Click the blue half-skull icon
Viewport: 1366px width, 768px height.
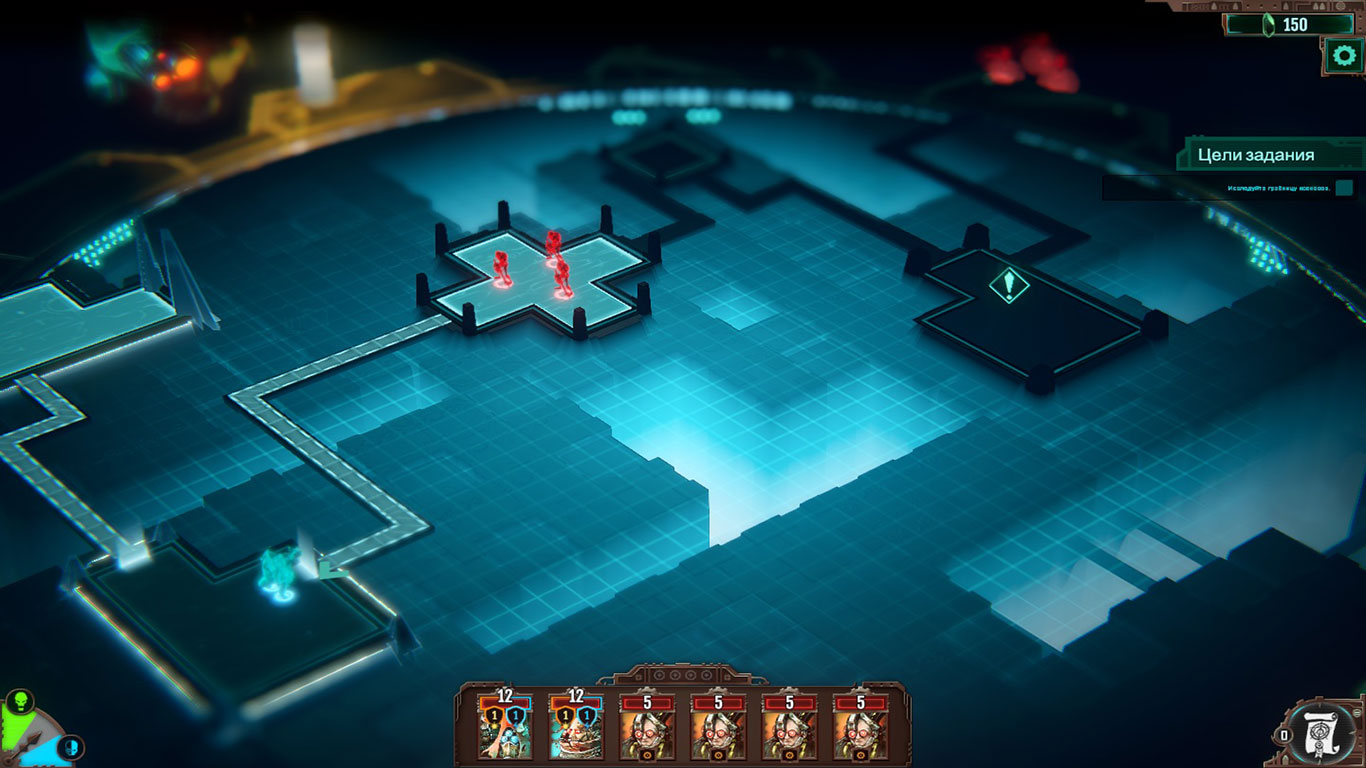point(71,746)
